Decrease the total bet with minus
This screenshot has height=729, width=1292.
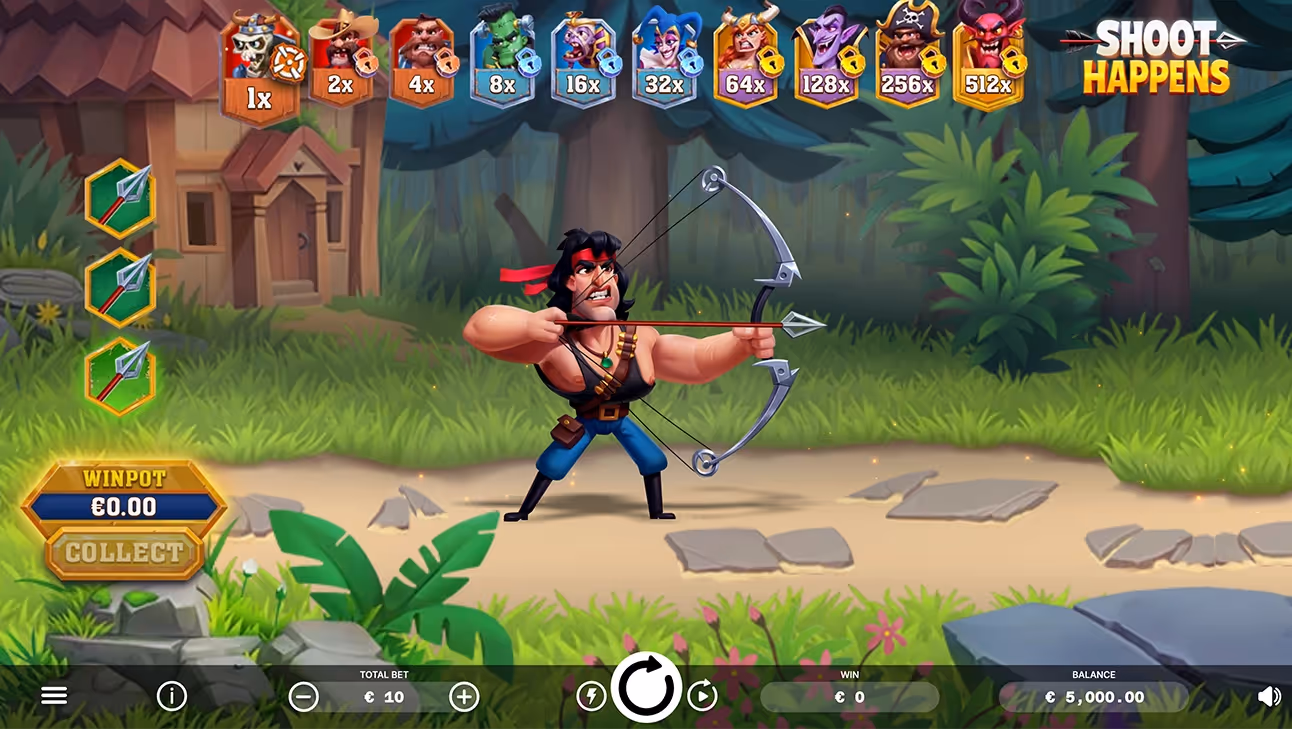[x=305, y=697]
